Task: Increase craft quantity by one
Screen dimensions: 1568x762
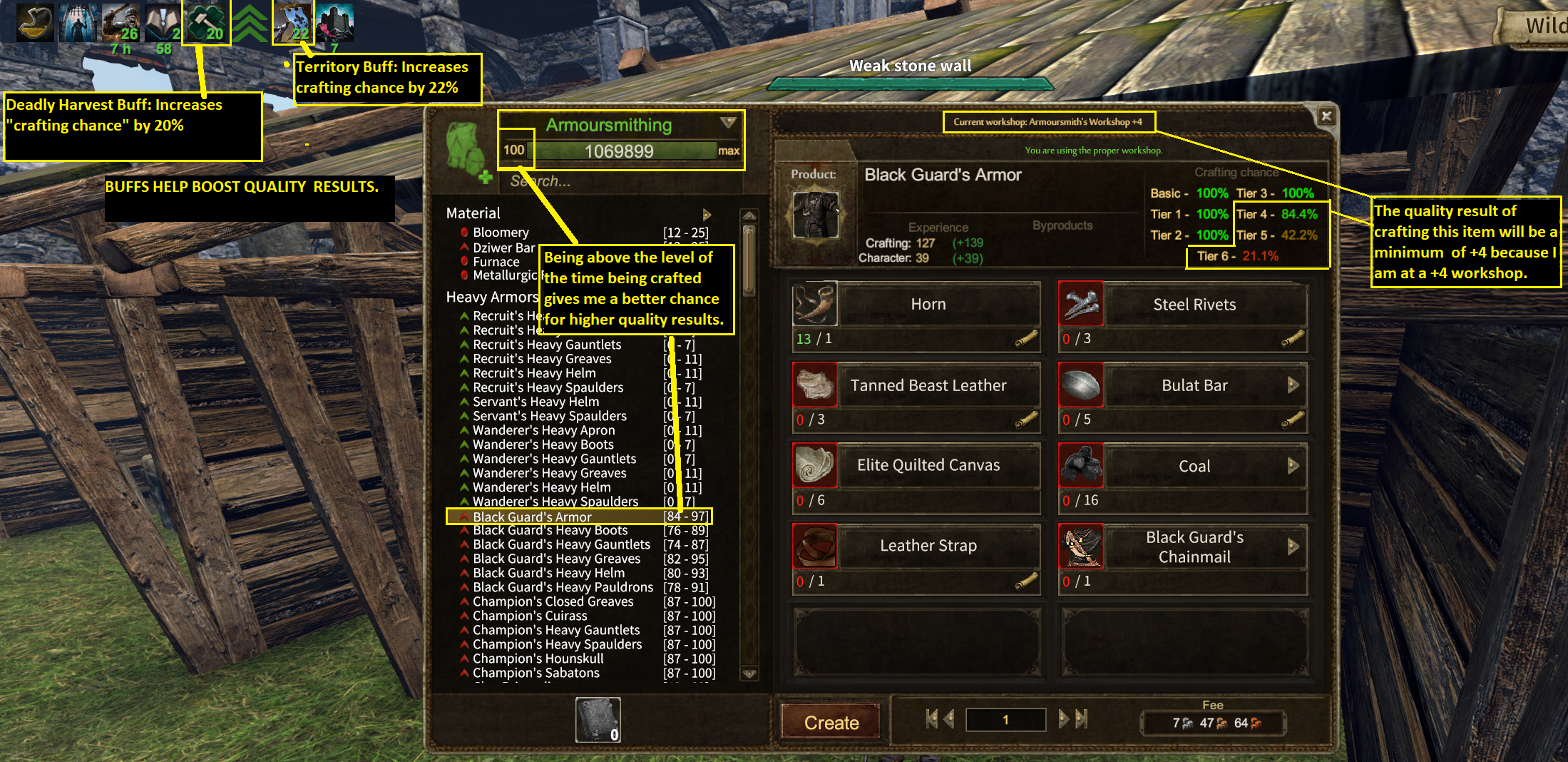Action: [x=1064, y=719]
